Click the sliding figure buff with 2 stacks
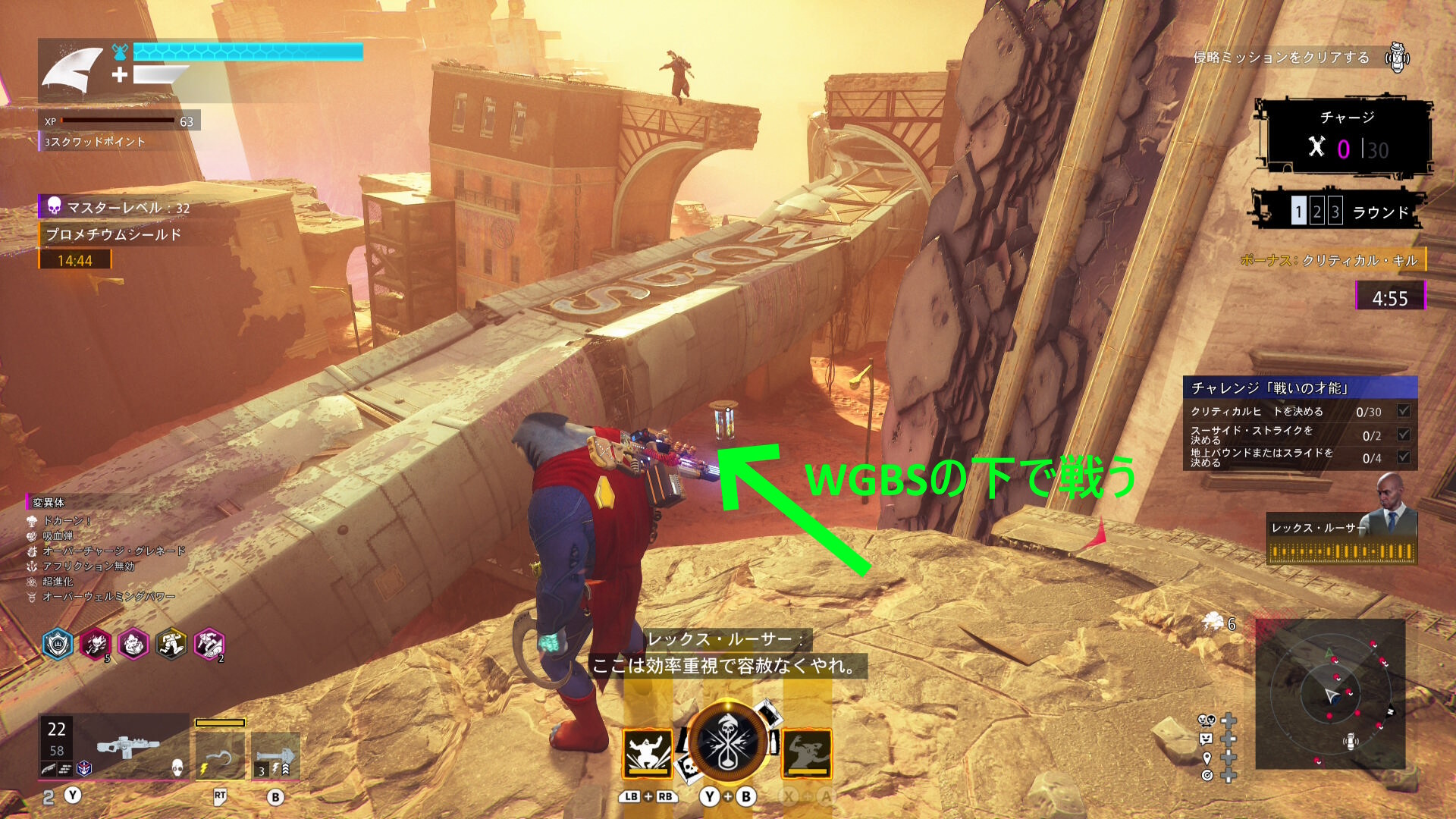1456x819 pixels. coord(209,645)
